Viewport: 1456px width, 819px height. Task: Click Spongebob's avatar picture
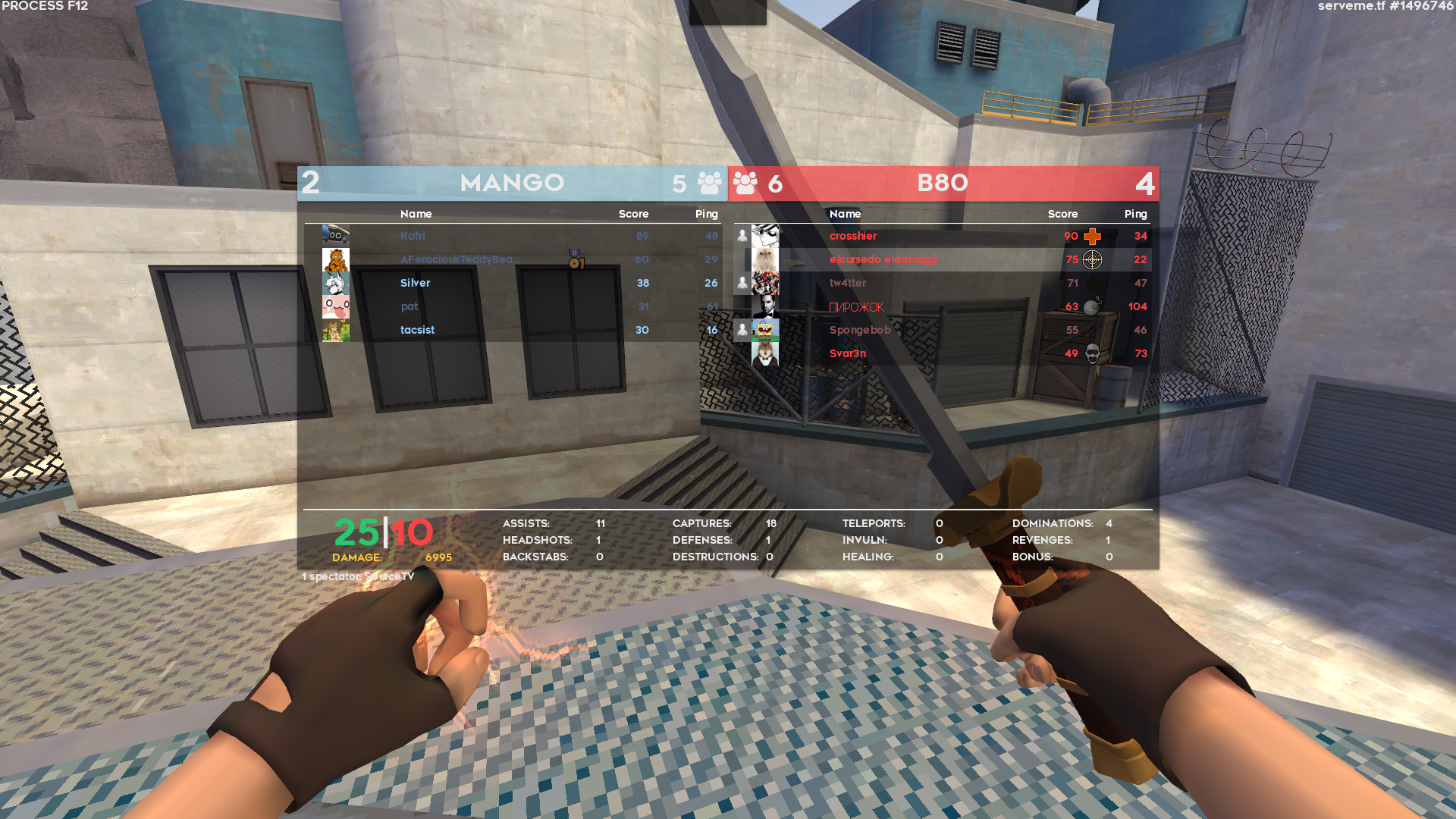[x=765, y=330]
